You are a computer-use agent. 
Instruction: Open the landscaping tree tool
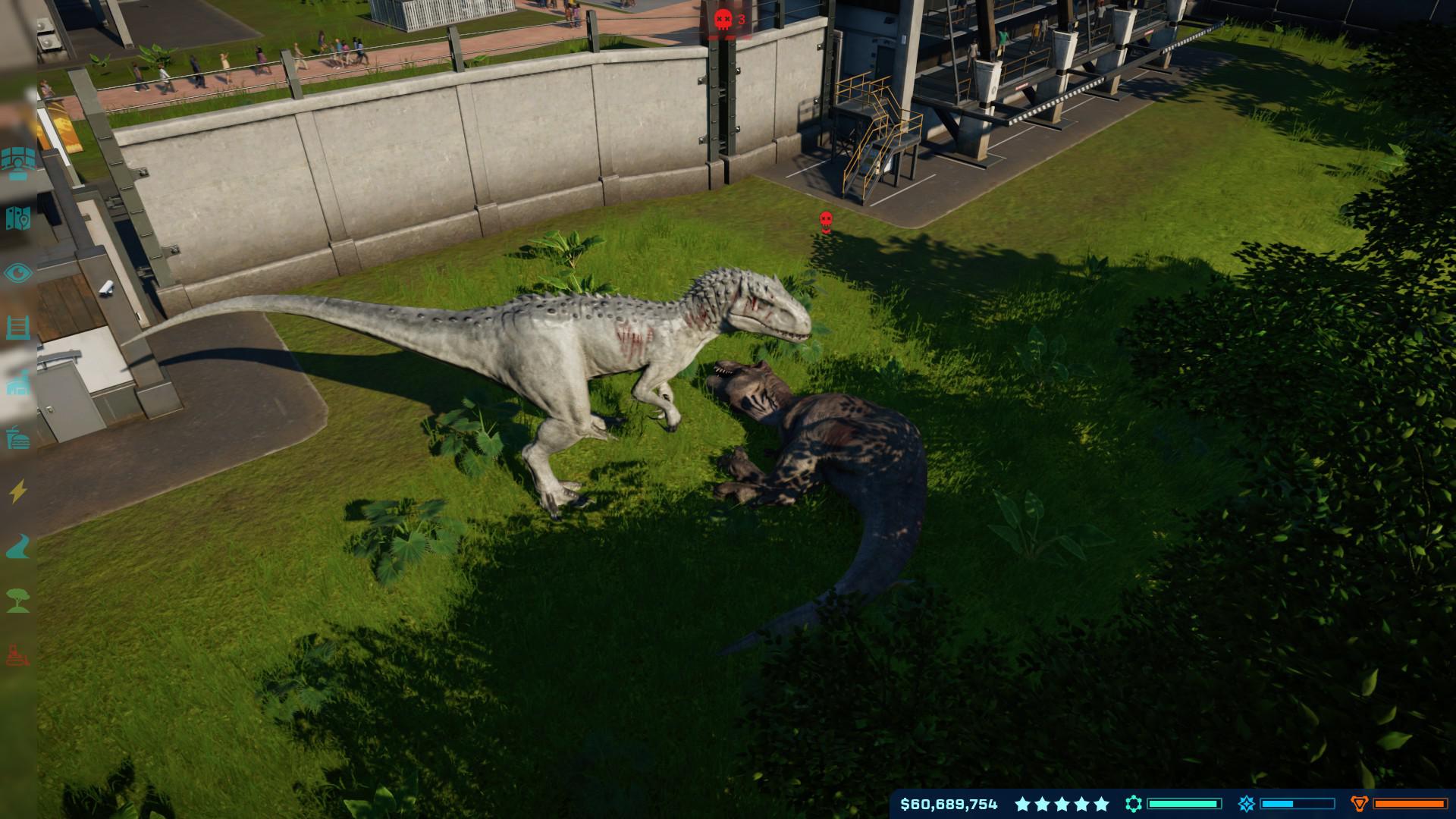pos(17,601)
